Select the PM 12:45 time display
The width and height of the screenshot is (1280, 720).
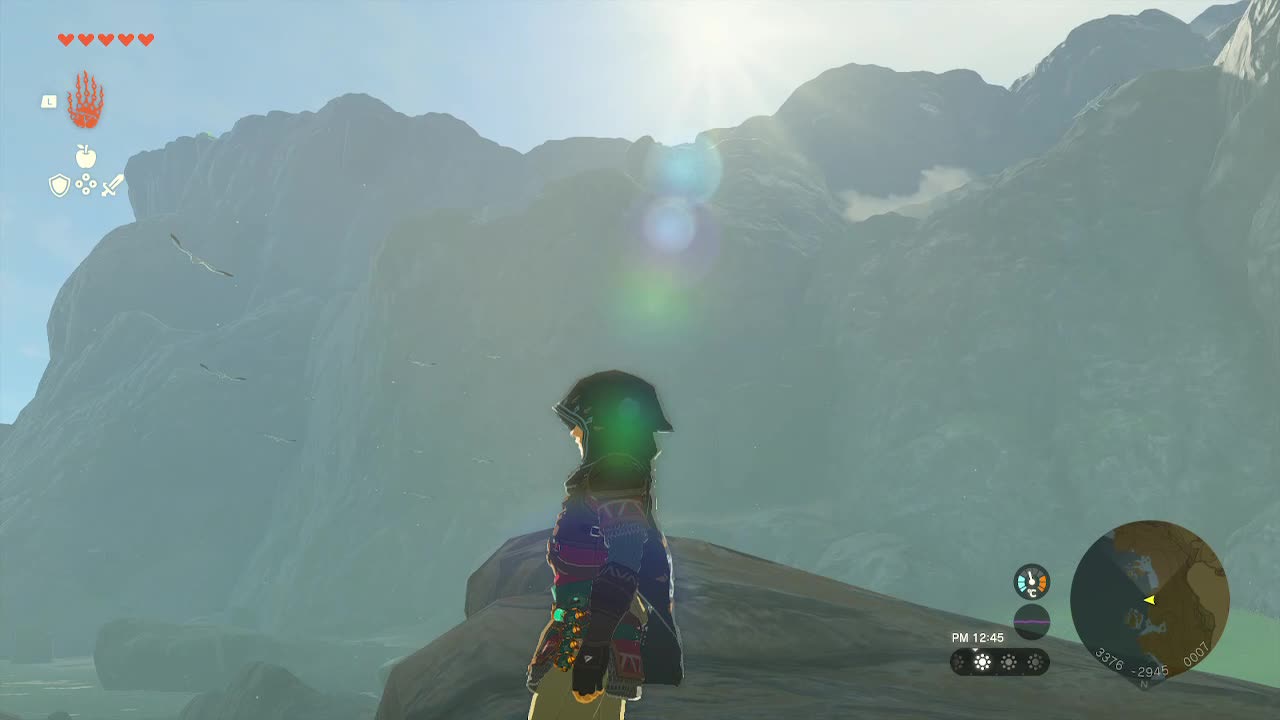pos(977,637)
